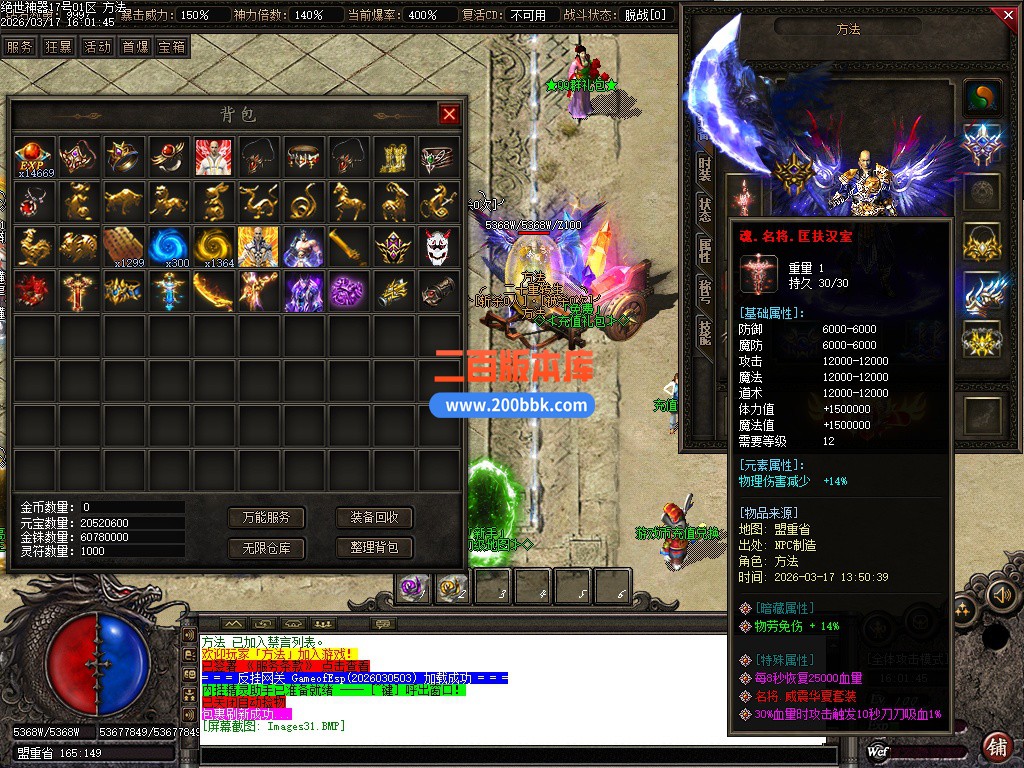The width and height of the screenshot is (1024, 768).
Task: Select the 狂暴 top button
Action: click(58, 46)
